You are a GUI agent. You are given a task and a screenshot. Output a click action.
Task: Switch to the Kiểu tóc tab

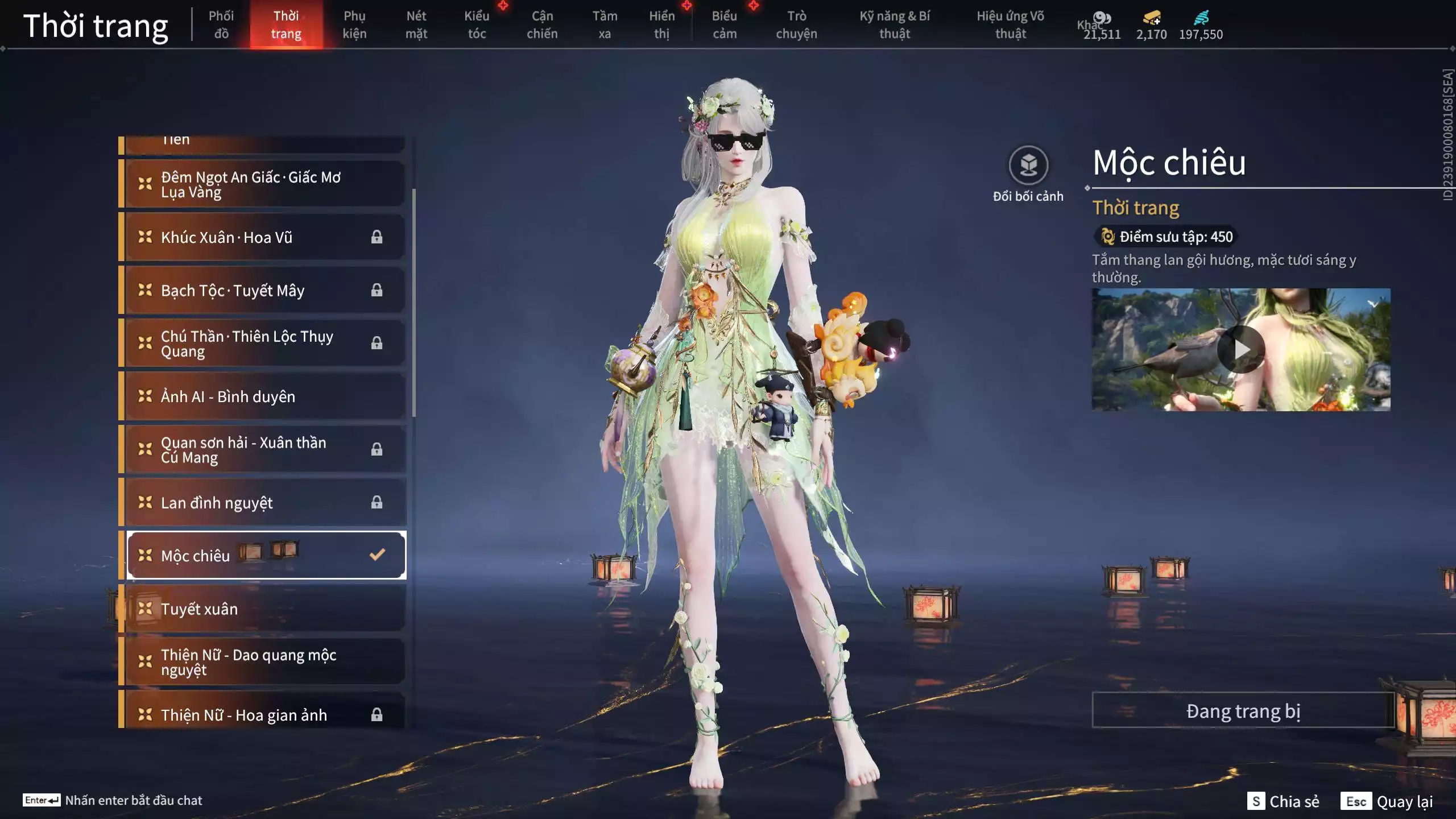tap(477, 24)
